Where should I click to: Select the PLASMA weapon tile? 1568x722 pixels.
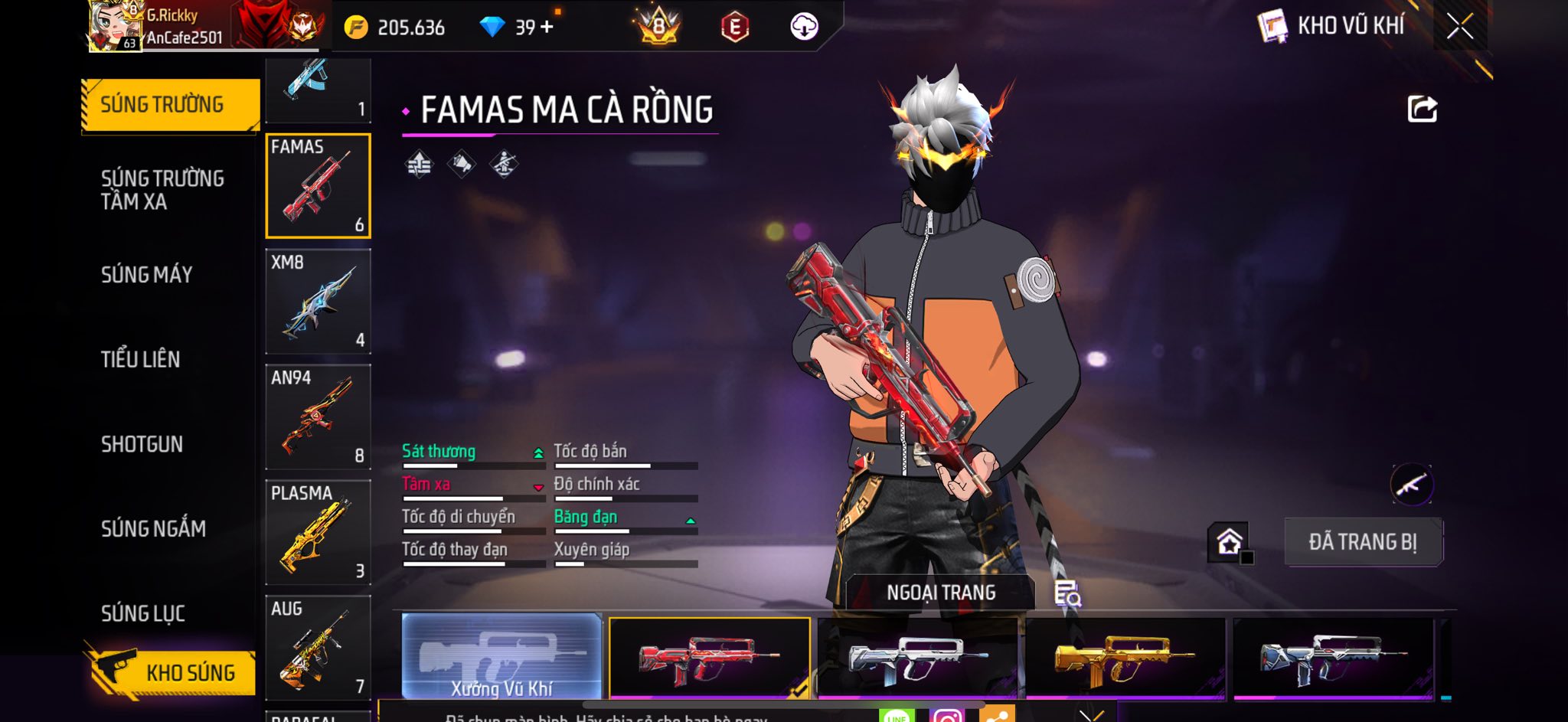pos(318,532)
